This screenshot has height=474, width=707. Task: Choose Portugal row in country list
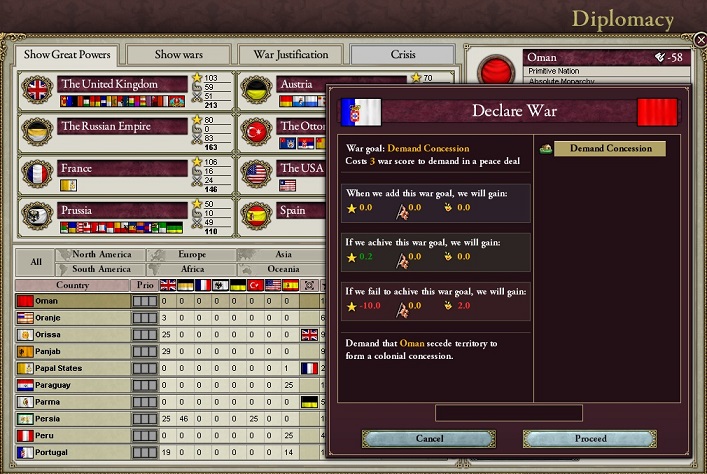72,453
